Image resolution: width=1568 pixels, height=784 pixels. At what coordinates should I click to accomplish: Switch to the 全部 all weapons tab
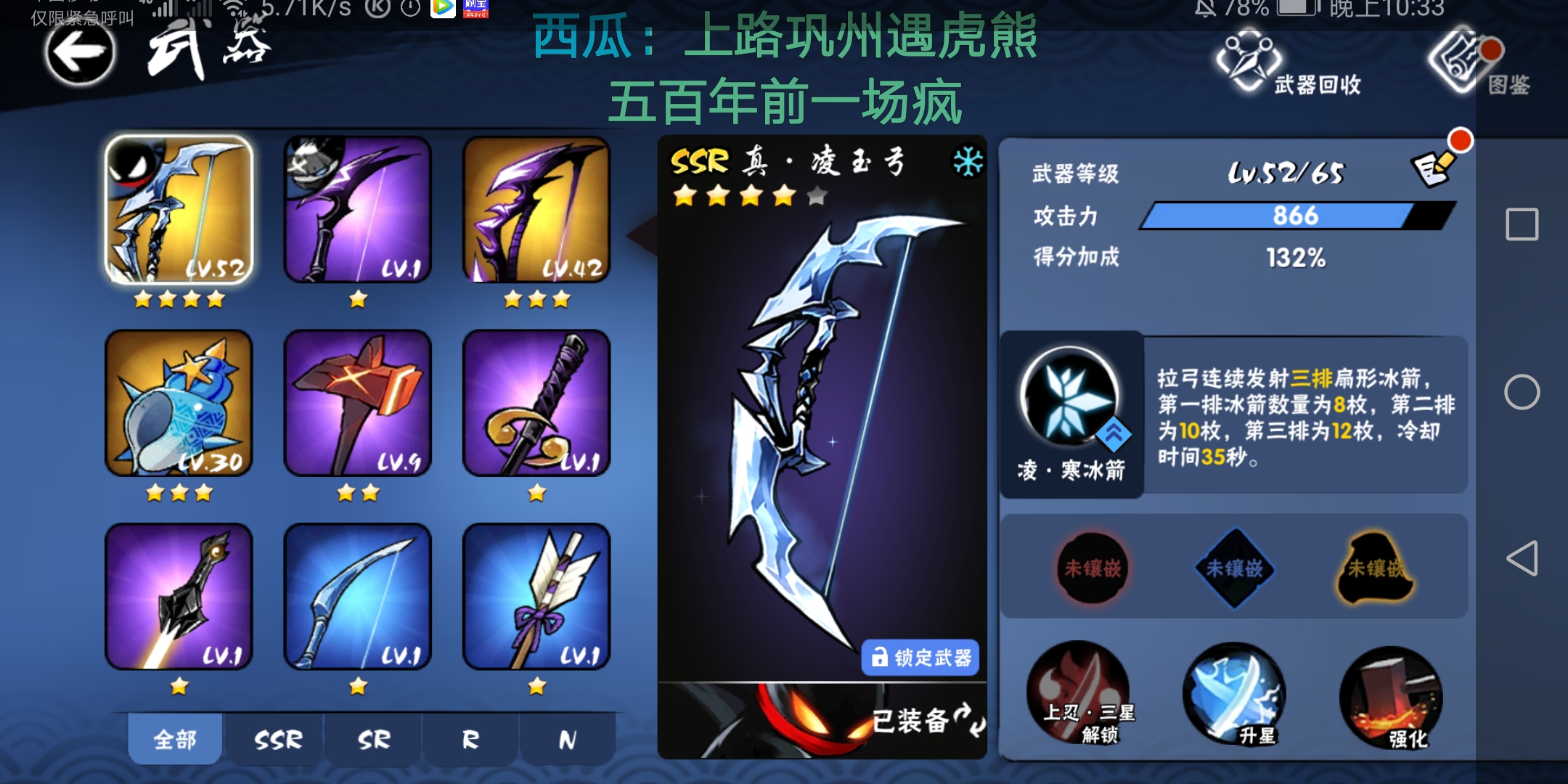click(x=174, y=738)
